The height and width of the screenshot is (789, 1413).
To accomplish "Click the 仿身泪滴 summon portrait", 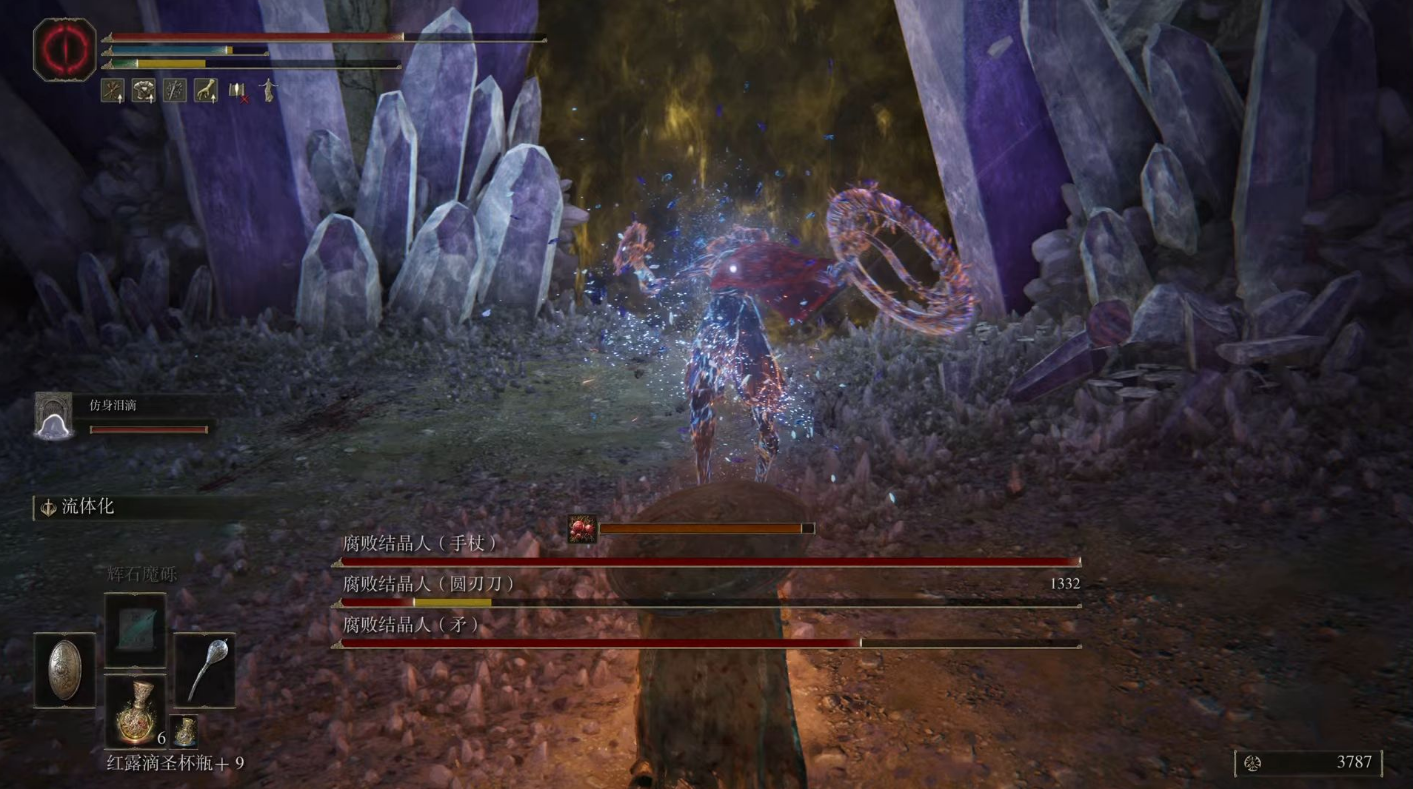I will click(53, 415).
